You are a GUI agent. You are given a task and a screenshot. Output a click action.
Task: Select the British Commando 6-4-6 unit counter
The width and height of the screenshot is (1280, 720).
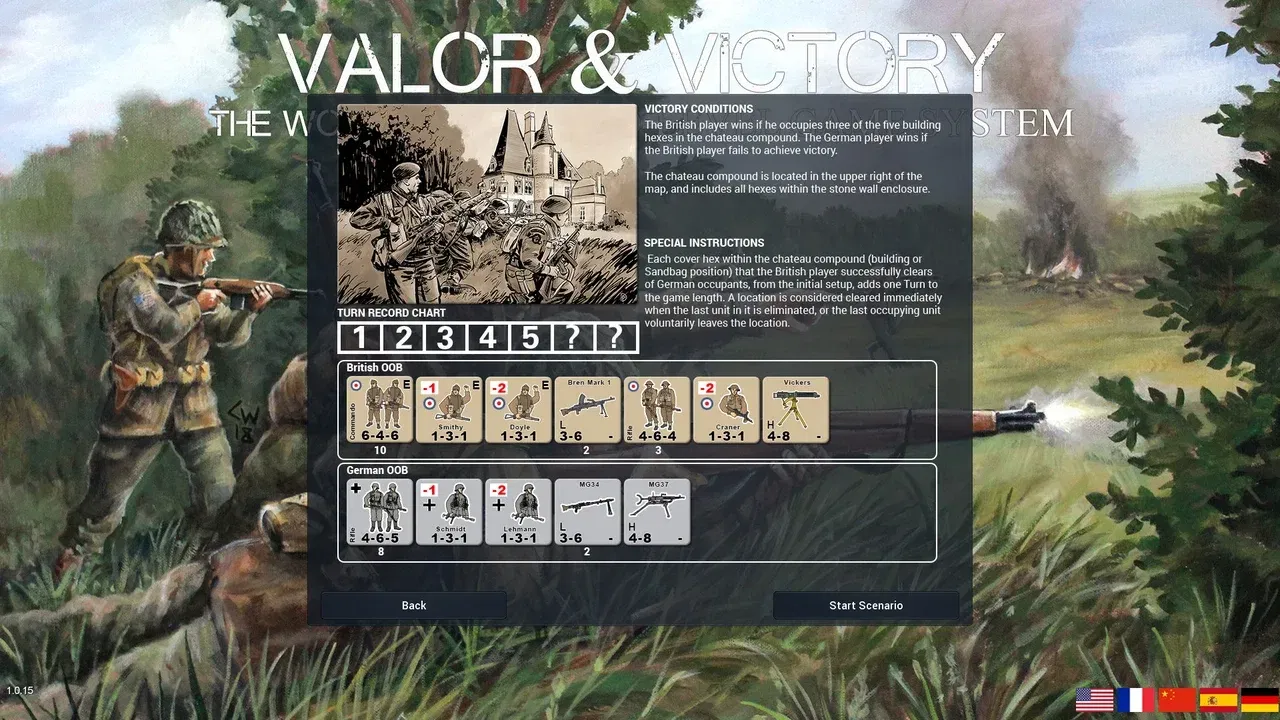[x=380, y=409]
